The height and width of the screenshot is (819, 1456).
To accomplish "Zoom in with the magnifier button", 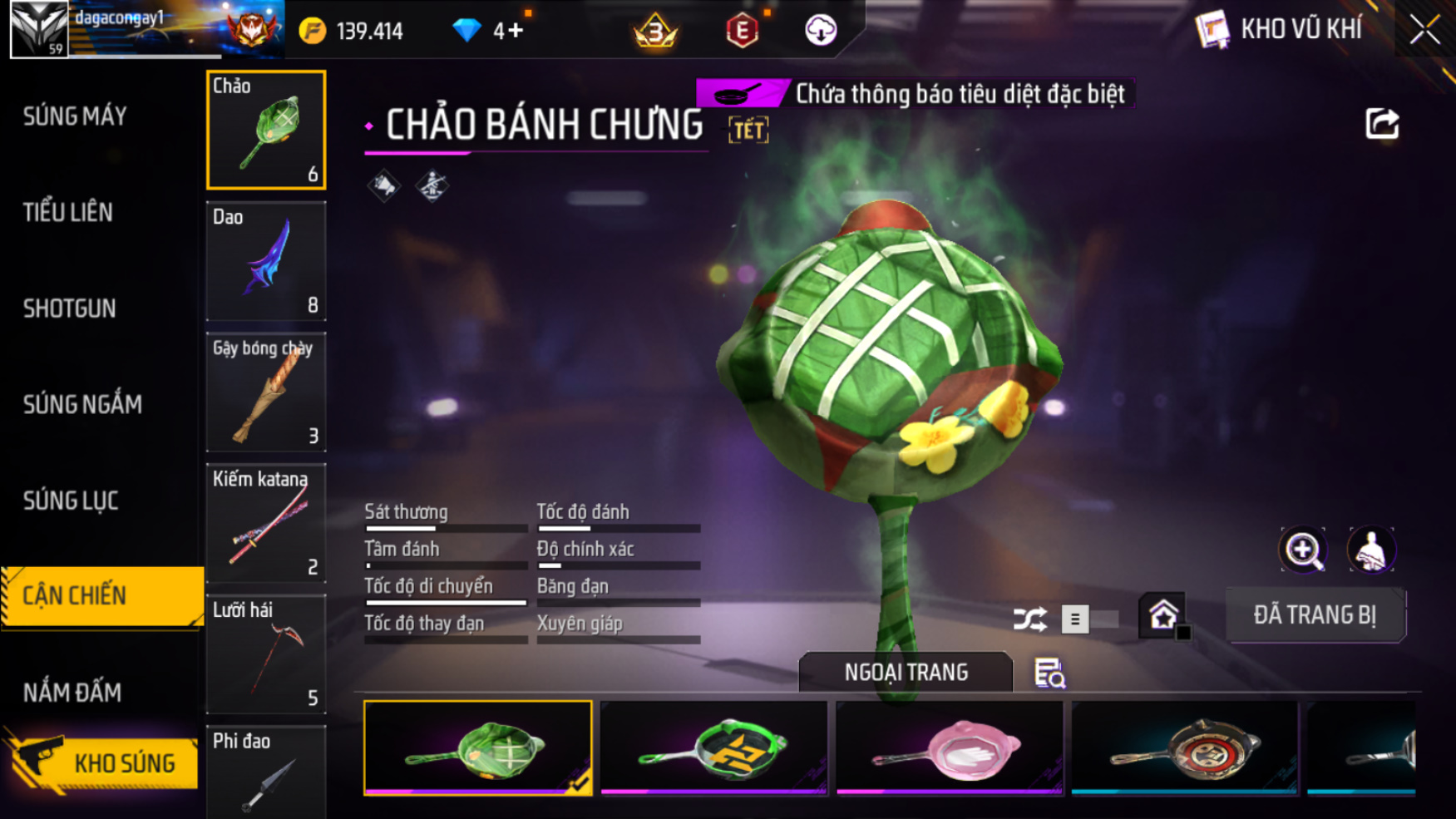I will tap(1303, 550).
